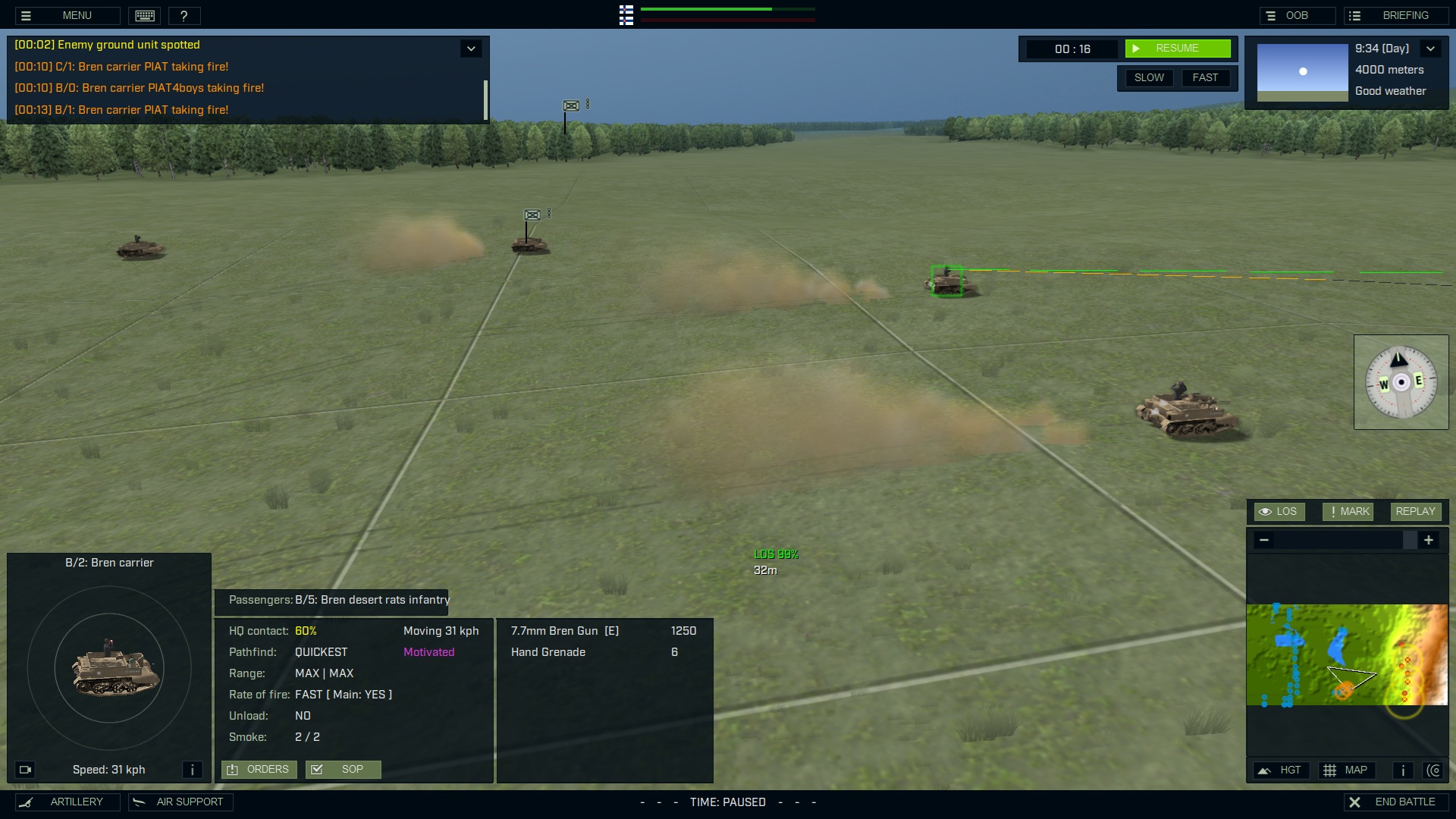Screen dimensions: 1456x819
Task: Open the ORDERS panel for the unit
Action: tap(259, 770)
